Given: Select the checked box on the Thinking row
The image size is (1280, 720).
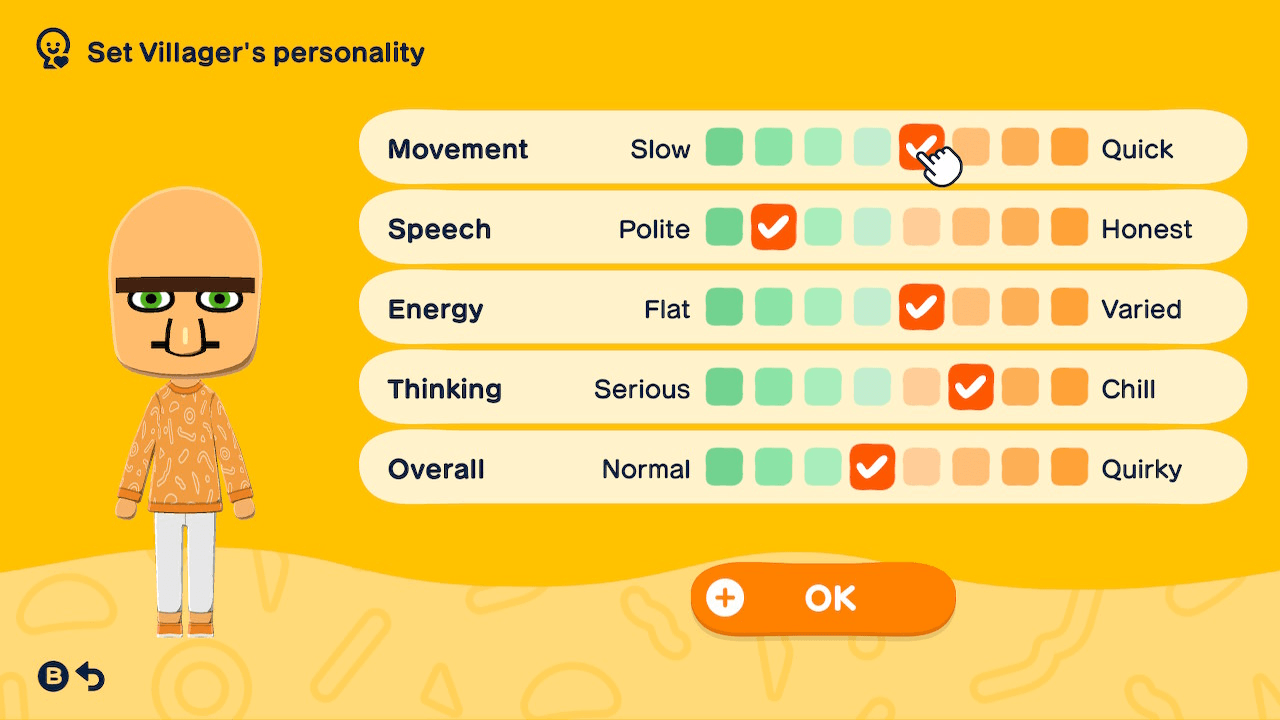Looking at the screenshot, I should point(971,387).
